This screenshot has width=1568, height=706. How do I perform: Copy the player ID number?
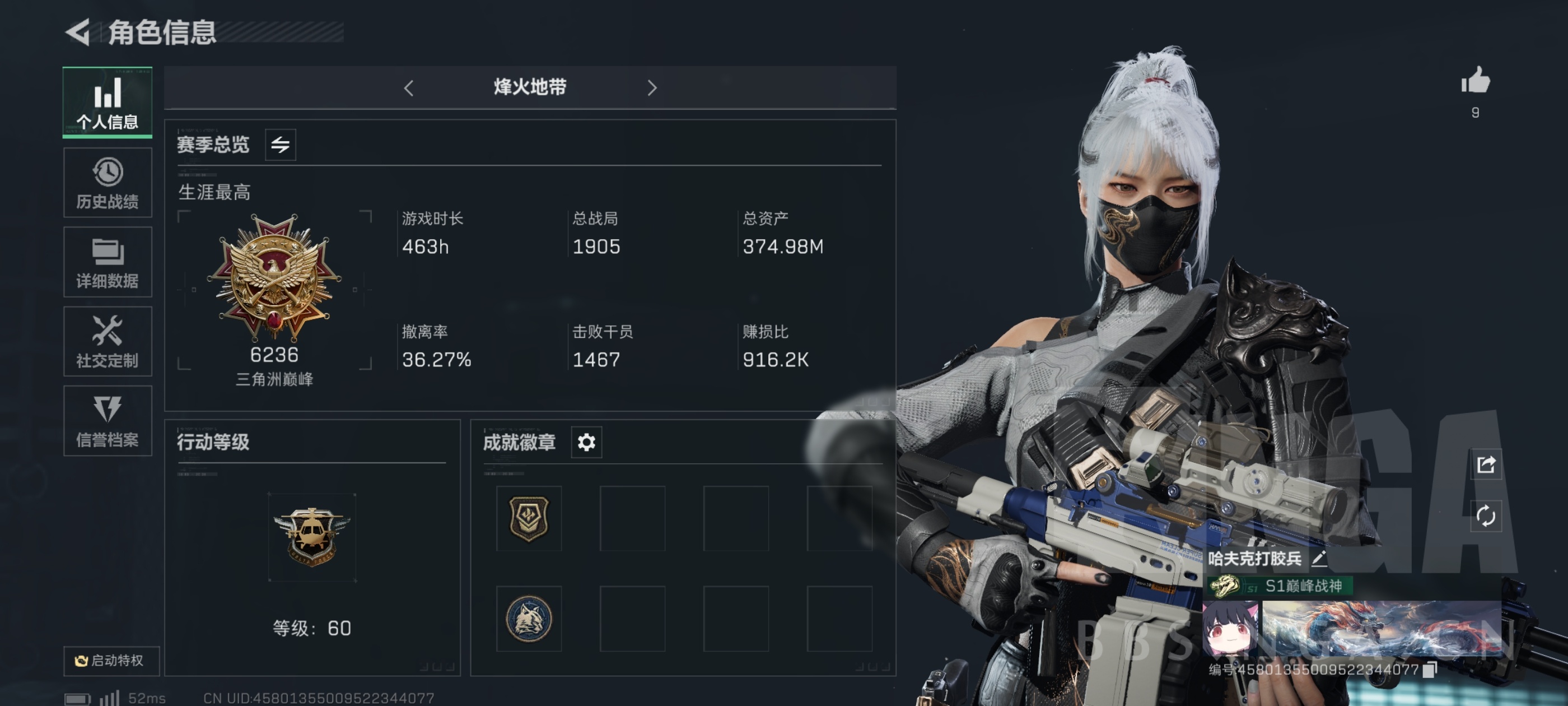pos(1430,670)
